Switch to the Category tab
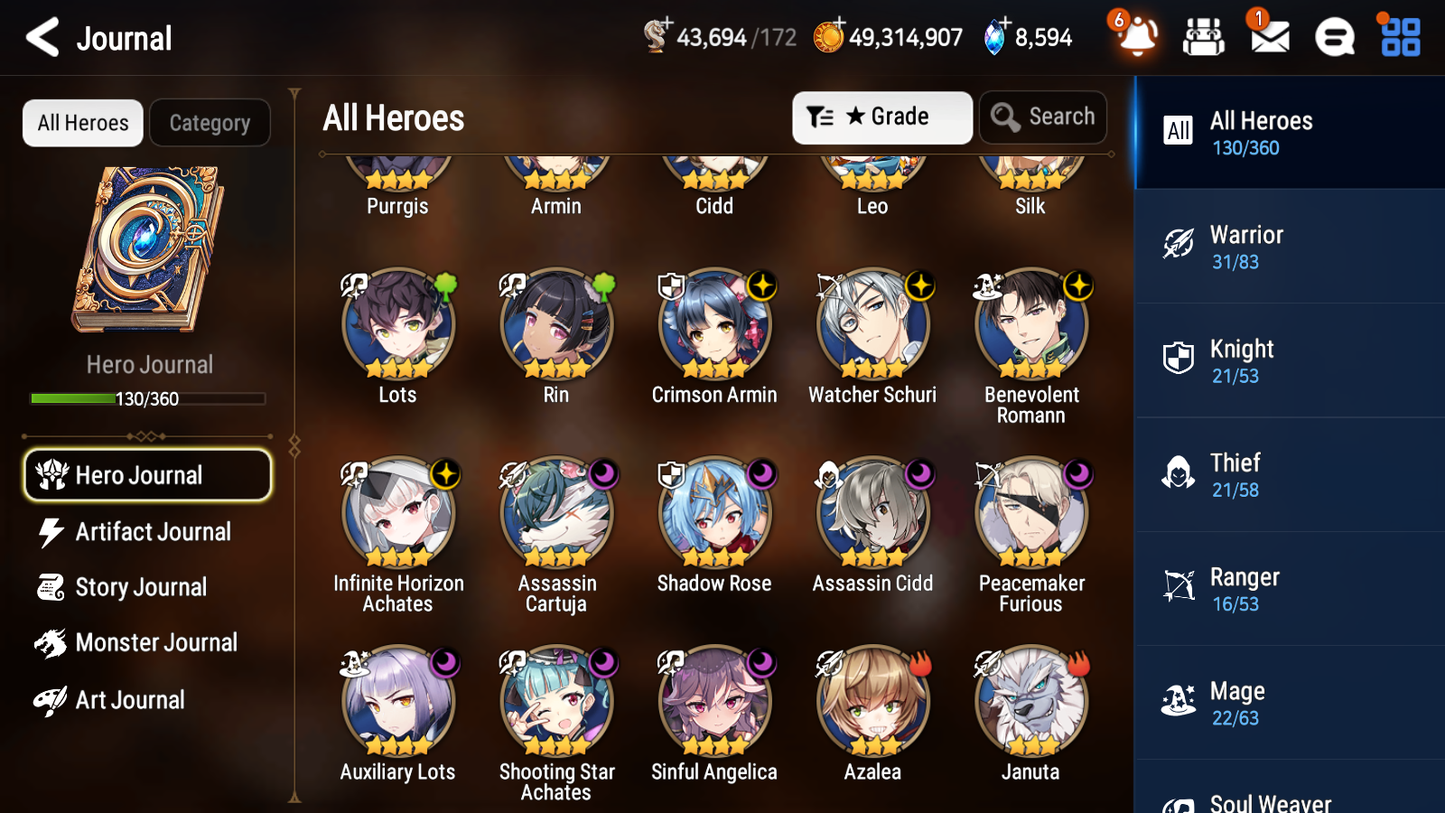Screen dimensions: 1445x813 coord(210,123)
